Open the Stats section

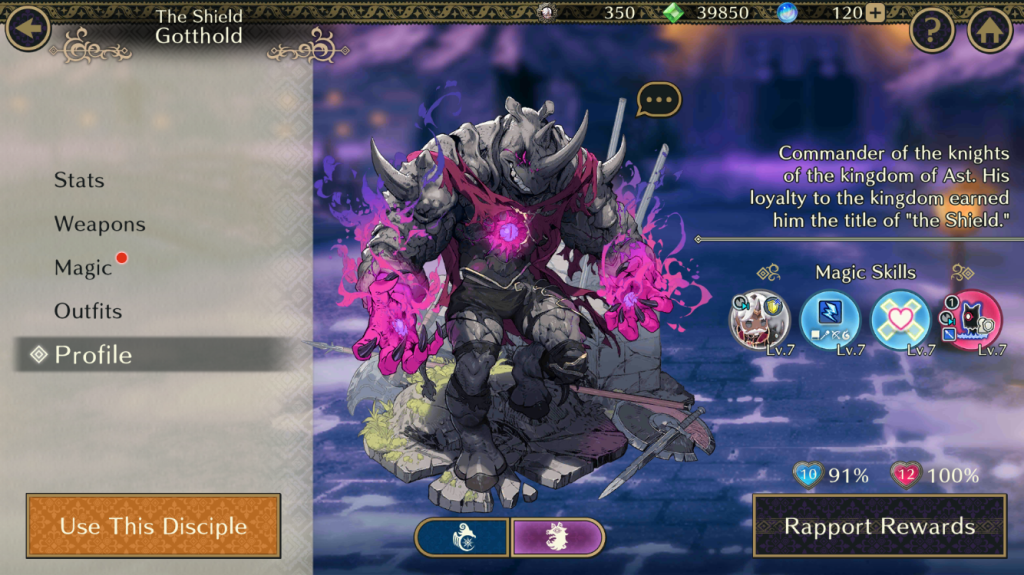79,180
